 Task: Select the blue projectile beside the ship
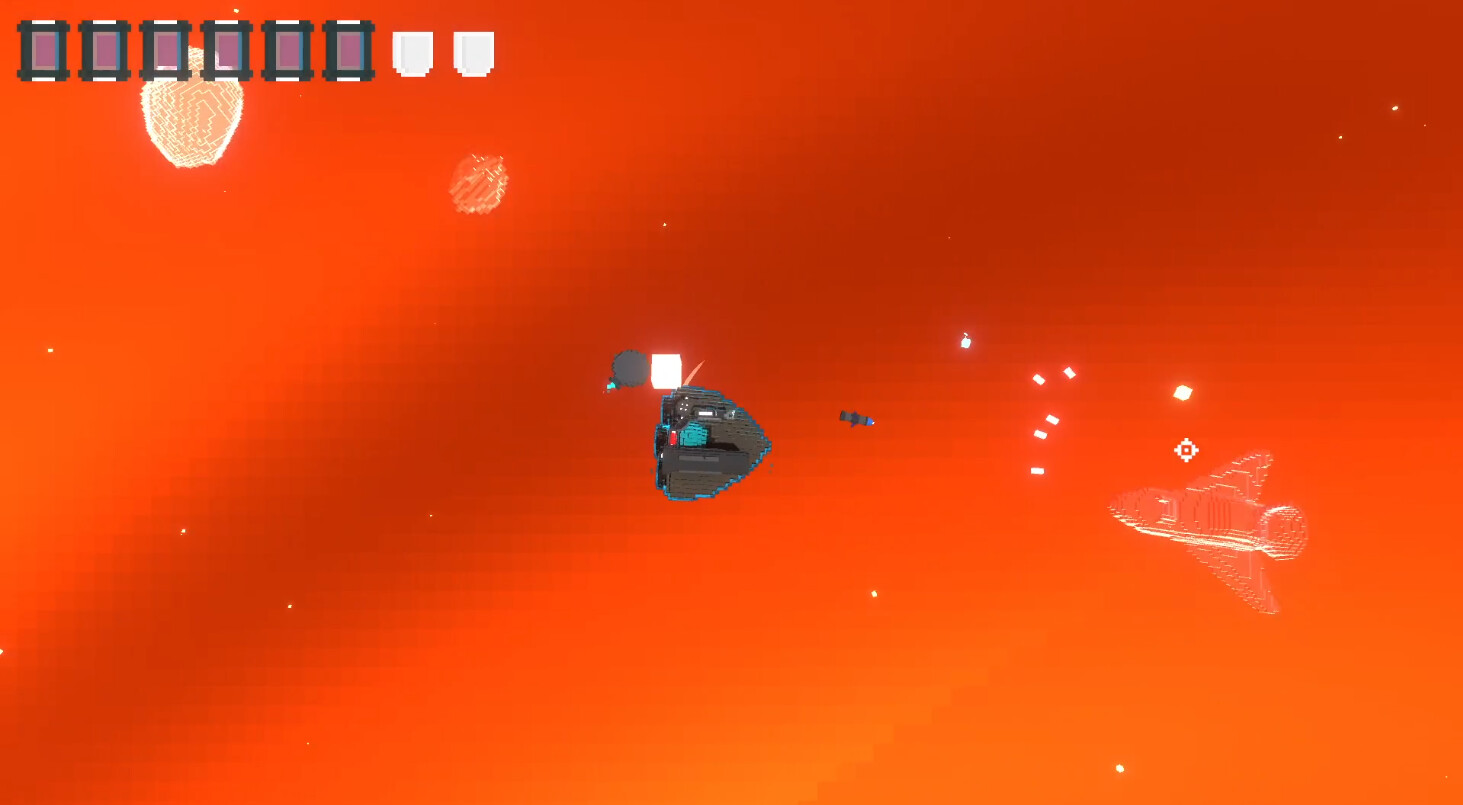[855, 419]
